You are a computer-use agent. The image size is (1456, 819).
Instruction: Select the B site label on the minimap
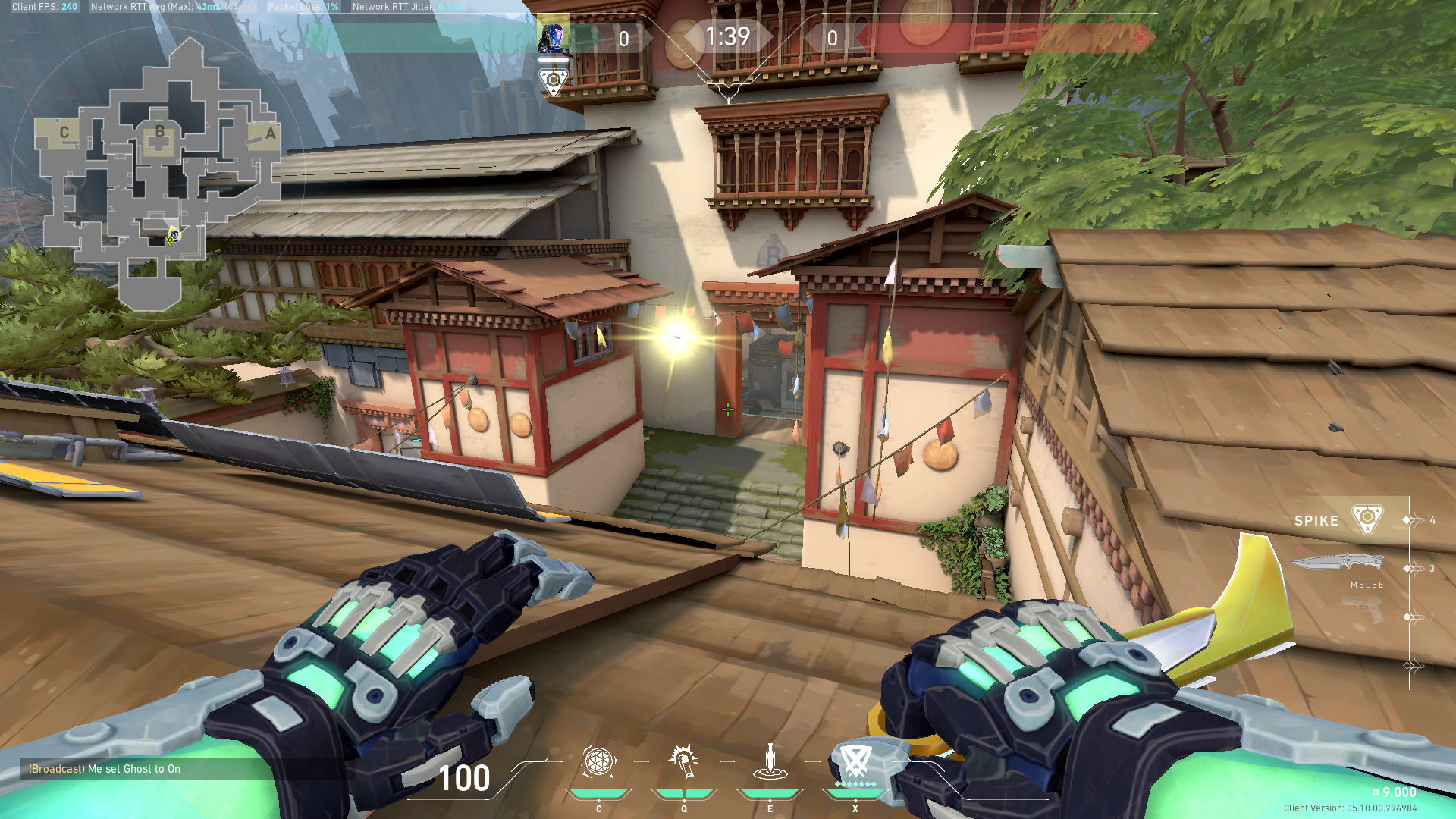[159, 130]
